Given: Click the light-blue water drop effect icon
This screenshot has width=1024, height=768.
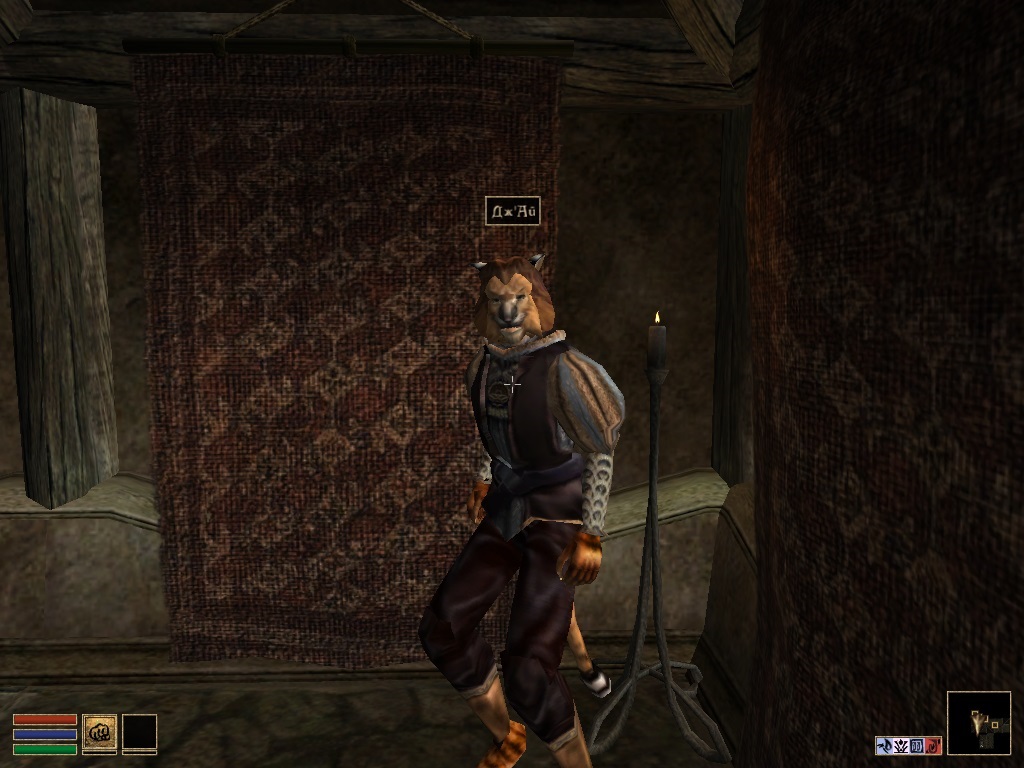Looking at the screenshot, I should (x=884, y=745).
